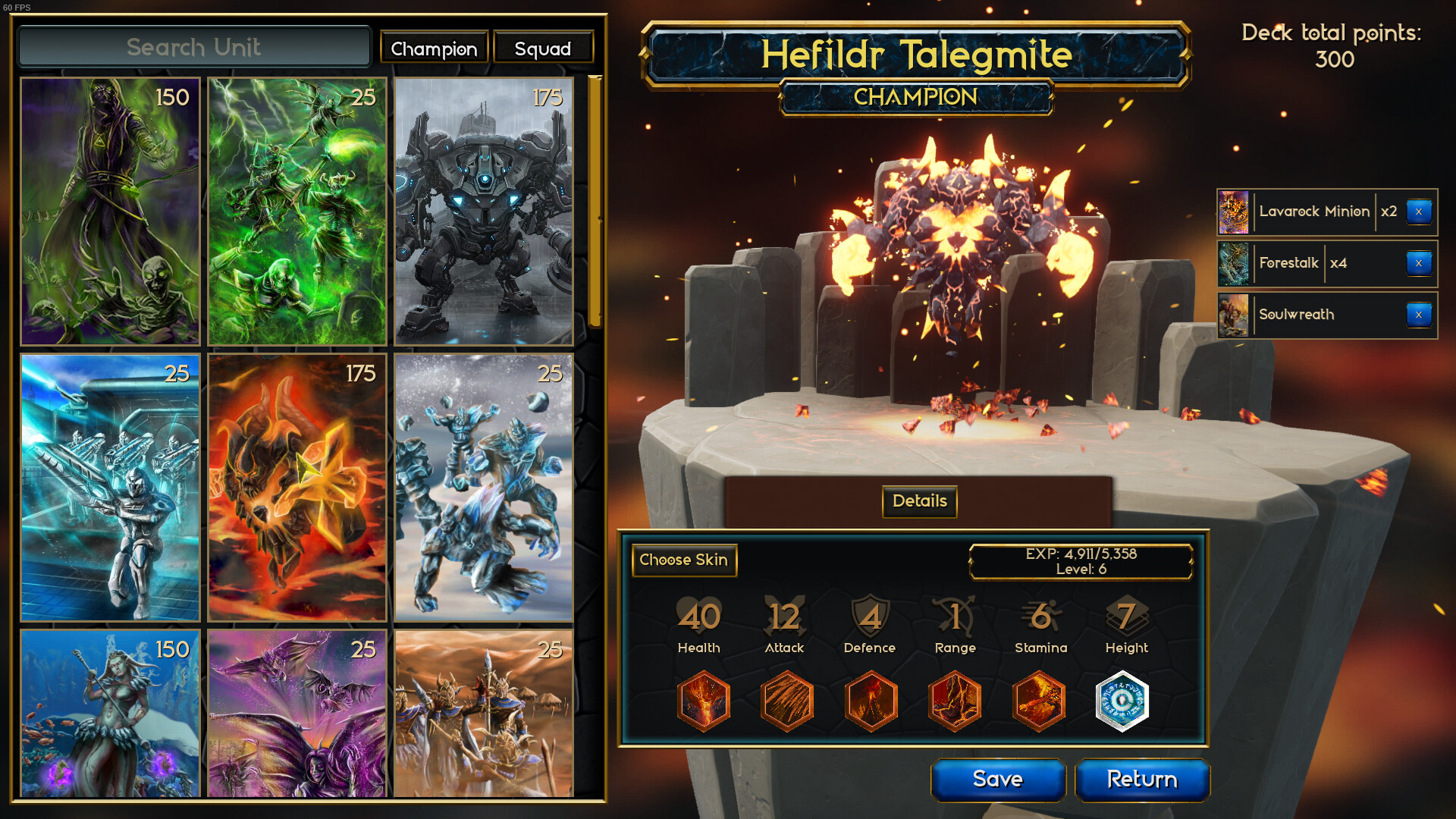This screenshot has width=1456, height=819.
Task: Open the Details panel
Action: pos(918,501)
